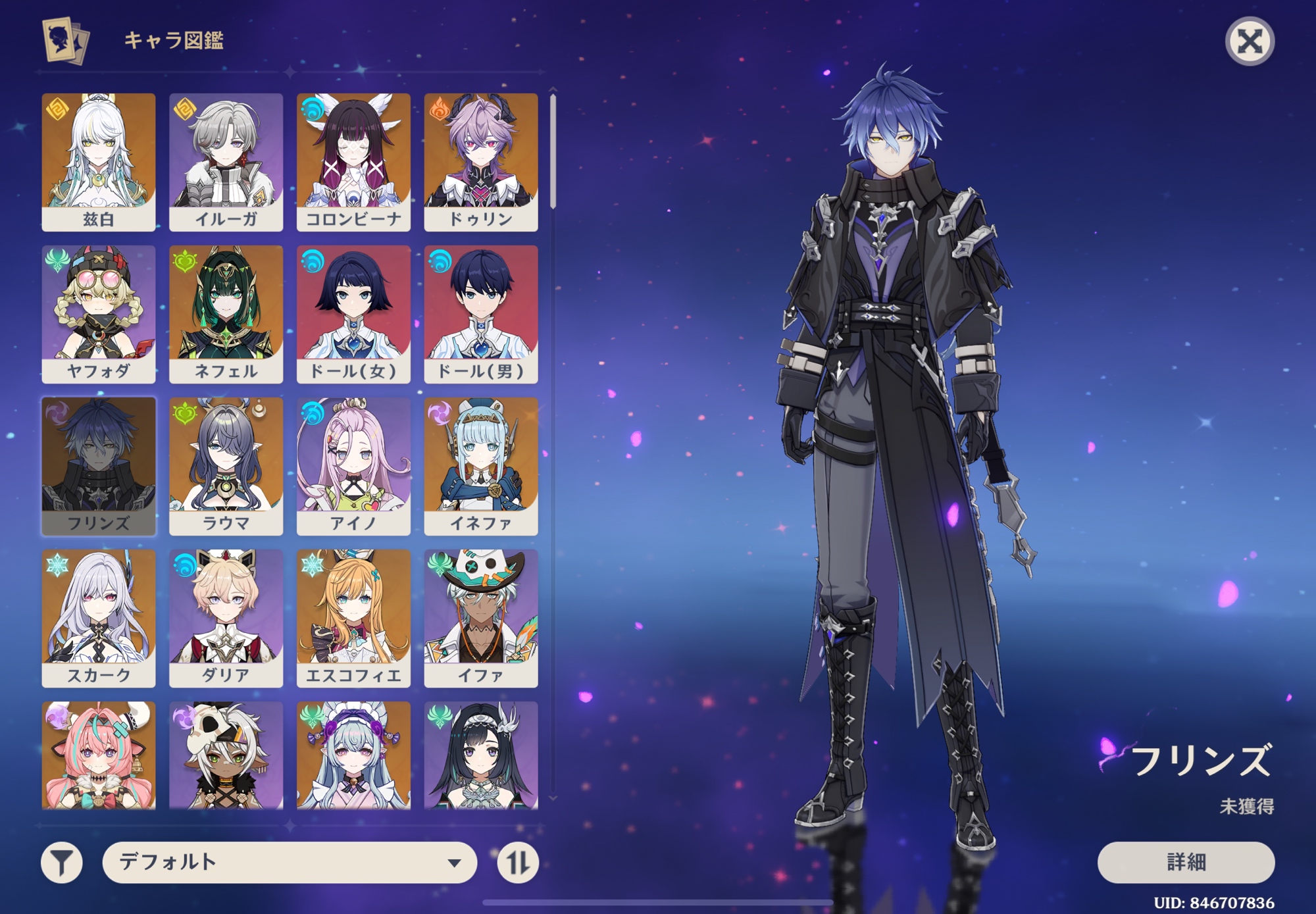Open the デフォルト sort dropdown

tap(290, 861)
